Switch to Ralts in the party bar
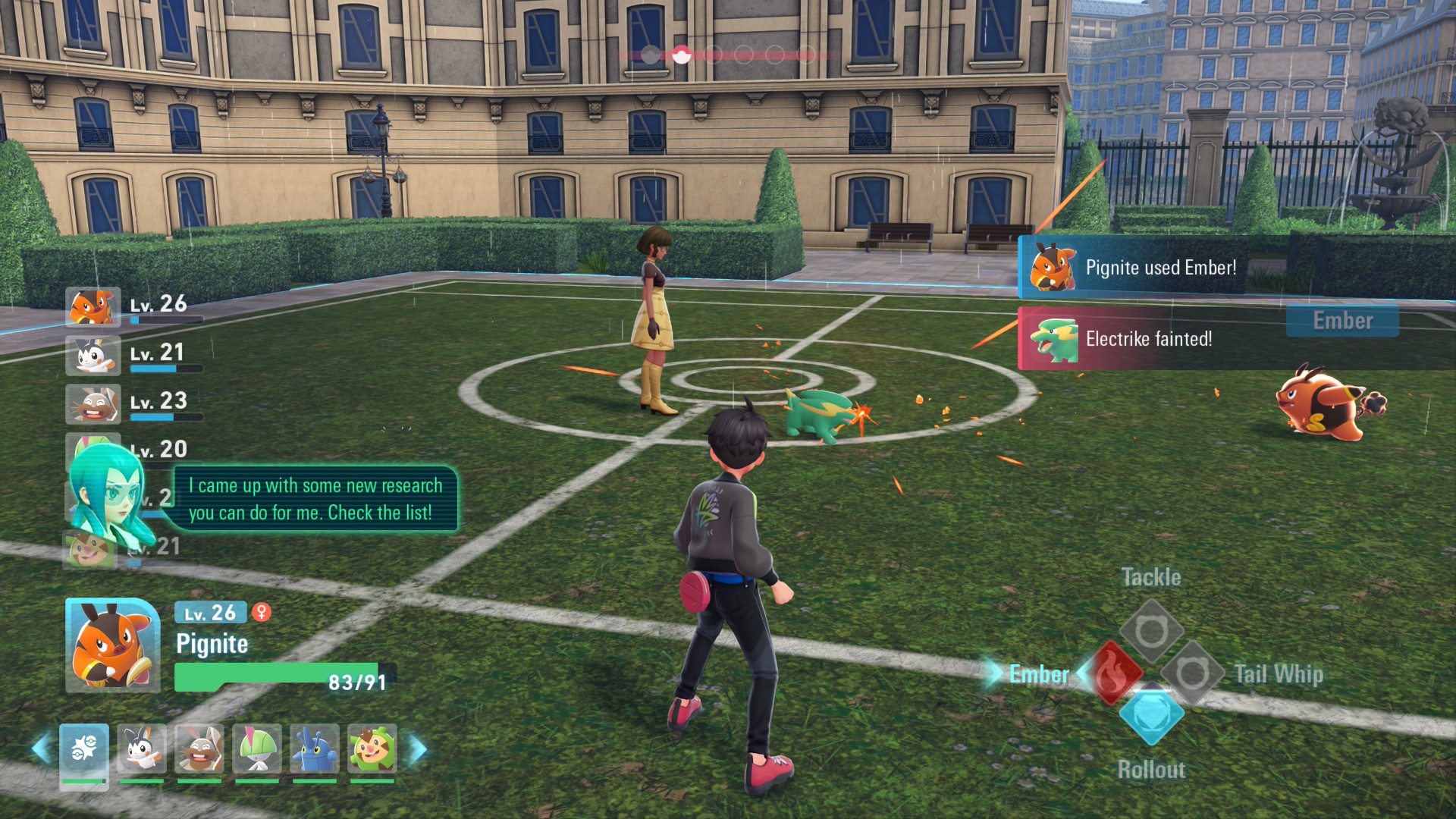The height and width of the screenshot is (819, 1456). [257, 749]
